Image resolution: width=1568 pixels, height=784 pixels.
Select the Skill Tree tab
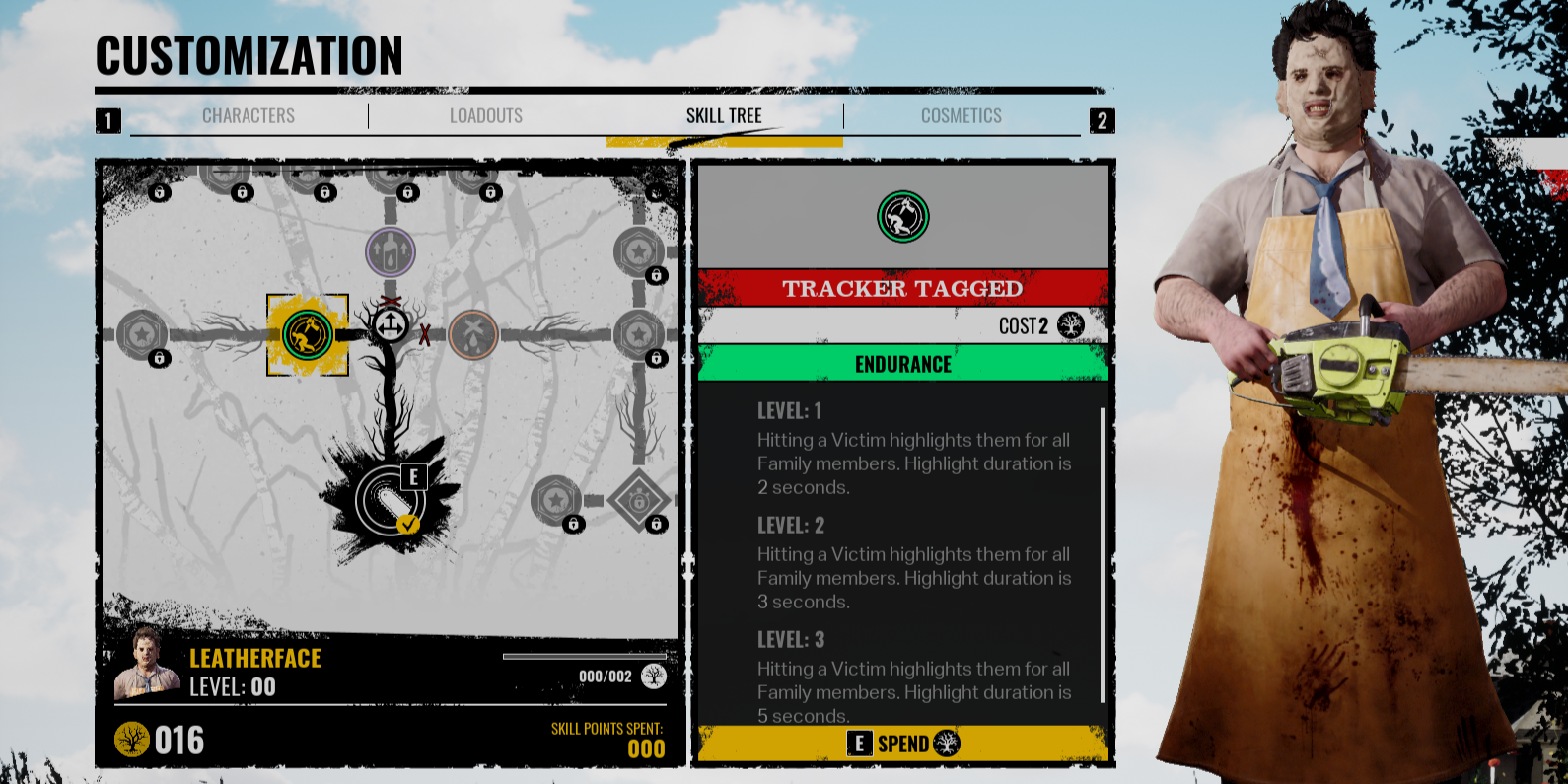[x=724, y=116]
